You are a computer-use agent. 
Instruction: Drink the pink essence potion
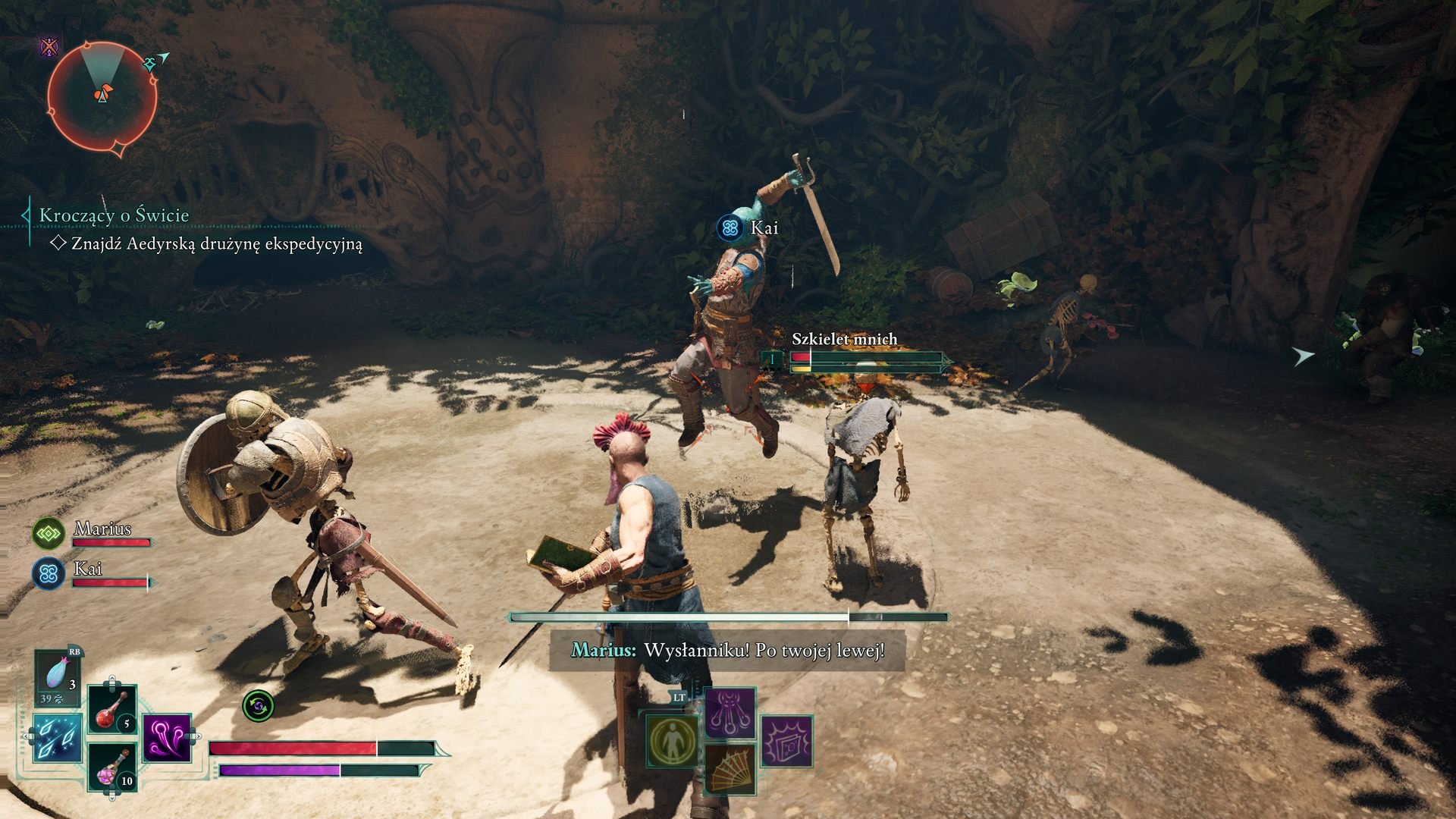point(113,767)
